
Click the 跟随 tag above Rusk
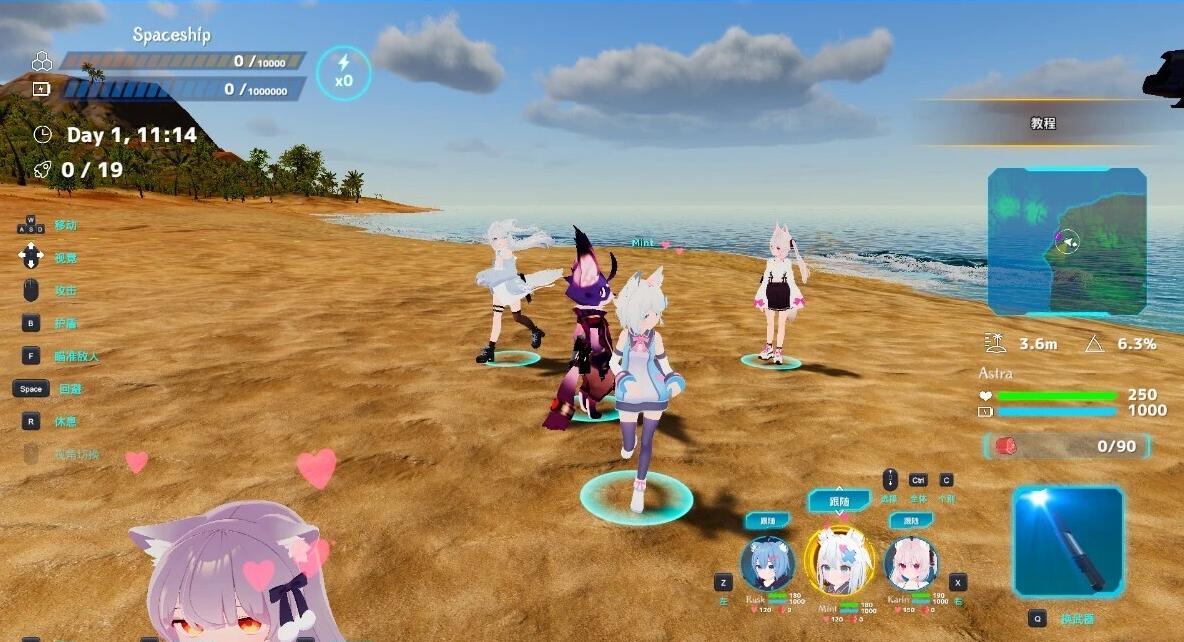point(767,521)
